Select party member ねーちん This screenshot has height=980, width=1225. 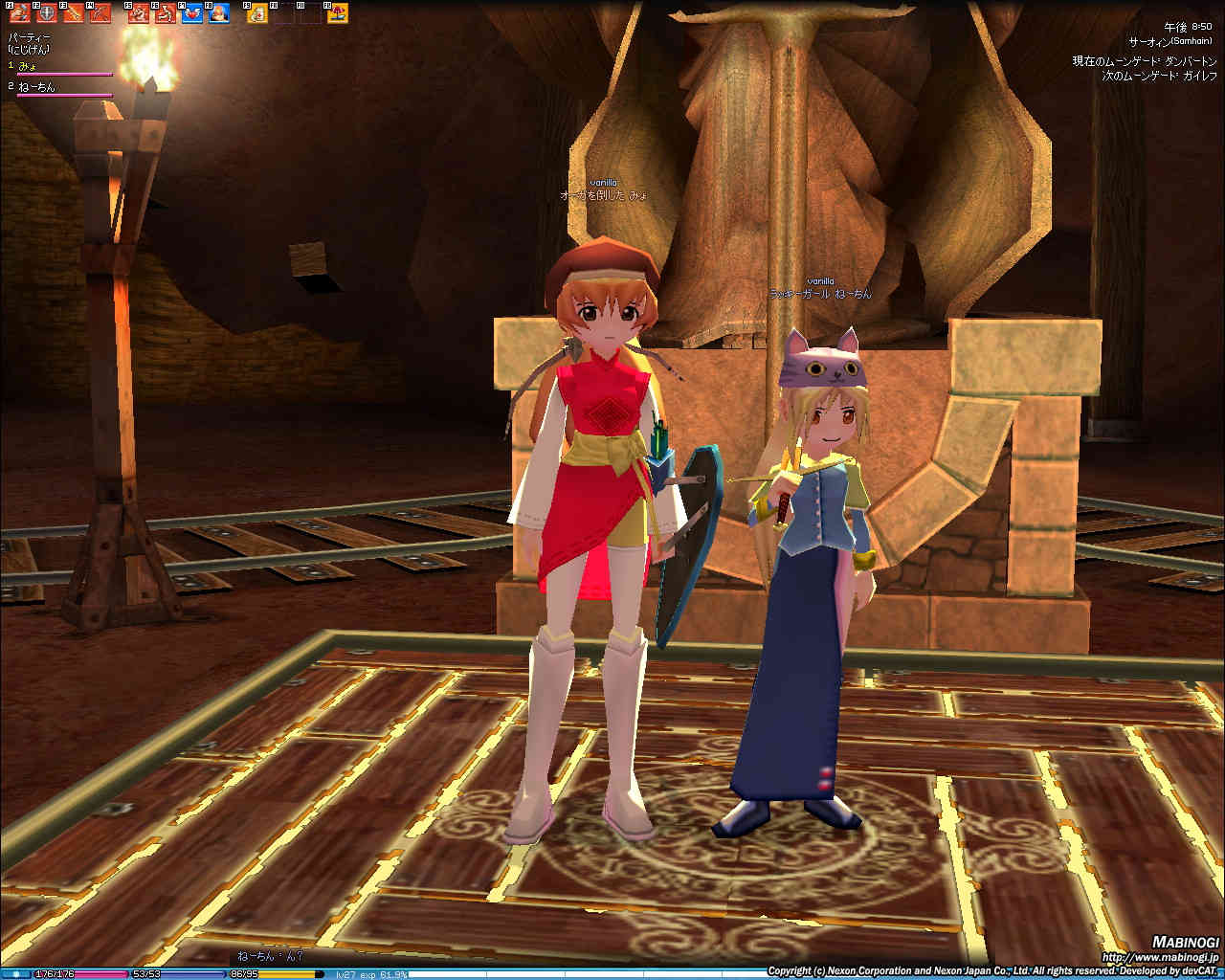click(x=36, y=87)
